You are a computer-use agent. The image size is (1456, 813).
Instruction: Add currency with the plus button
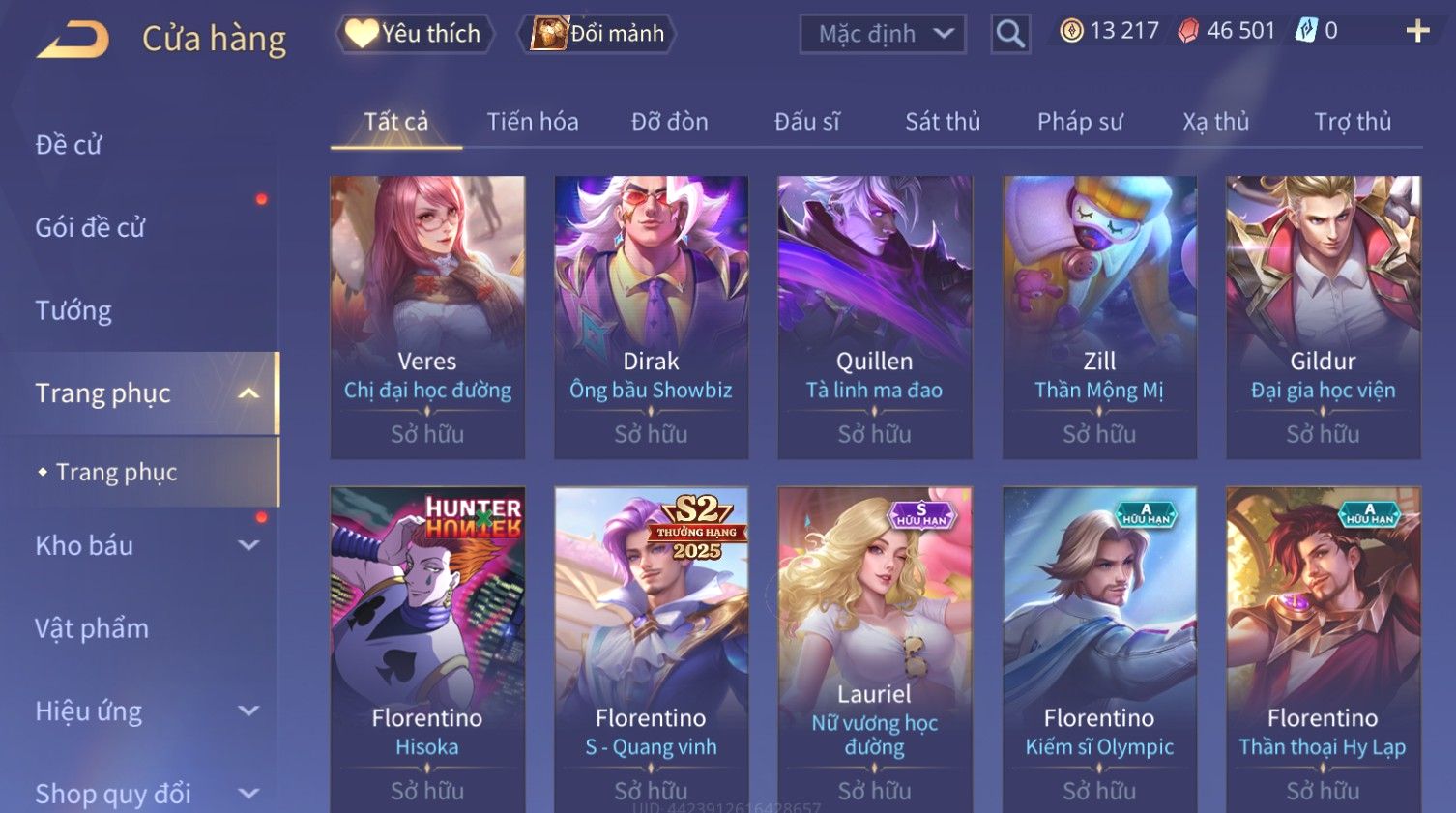coord(1417,32)
